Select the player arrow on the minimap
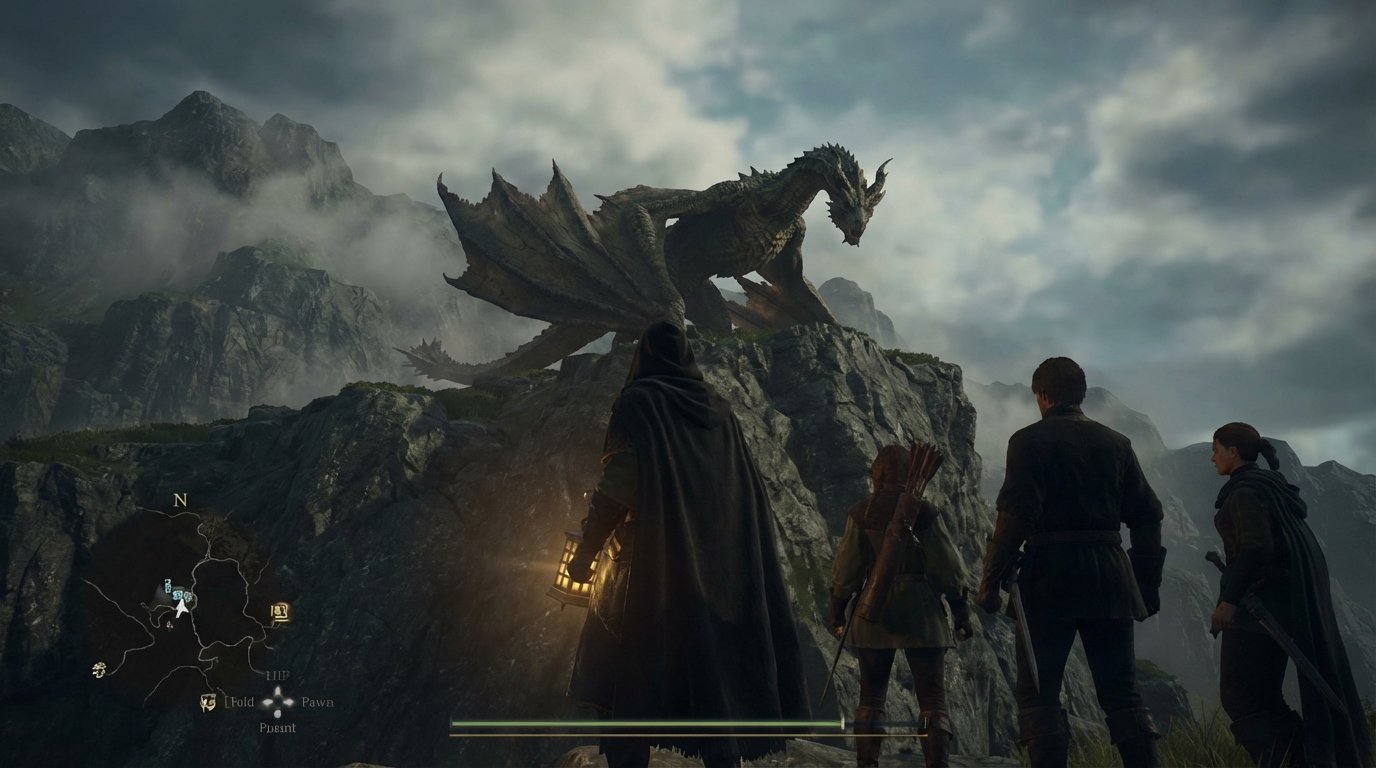The image size is (1376, 768). pos(182,607)
